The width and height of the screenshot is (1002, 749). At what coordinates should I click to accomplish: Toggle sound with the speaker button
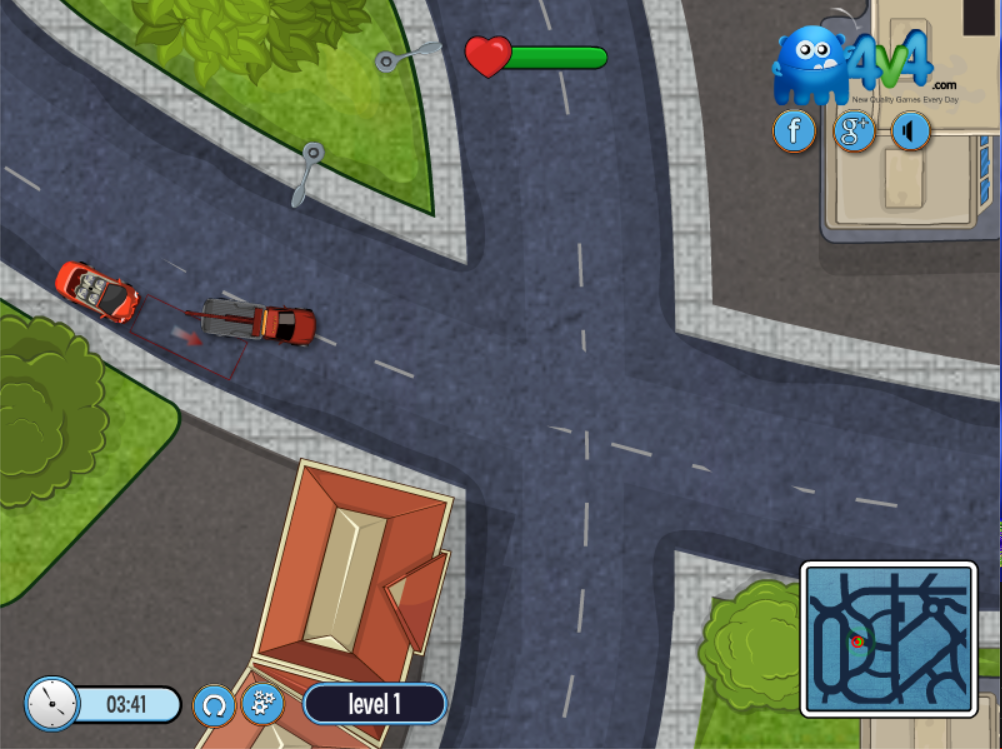[x=911, y=131]
